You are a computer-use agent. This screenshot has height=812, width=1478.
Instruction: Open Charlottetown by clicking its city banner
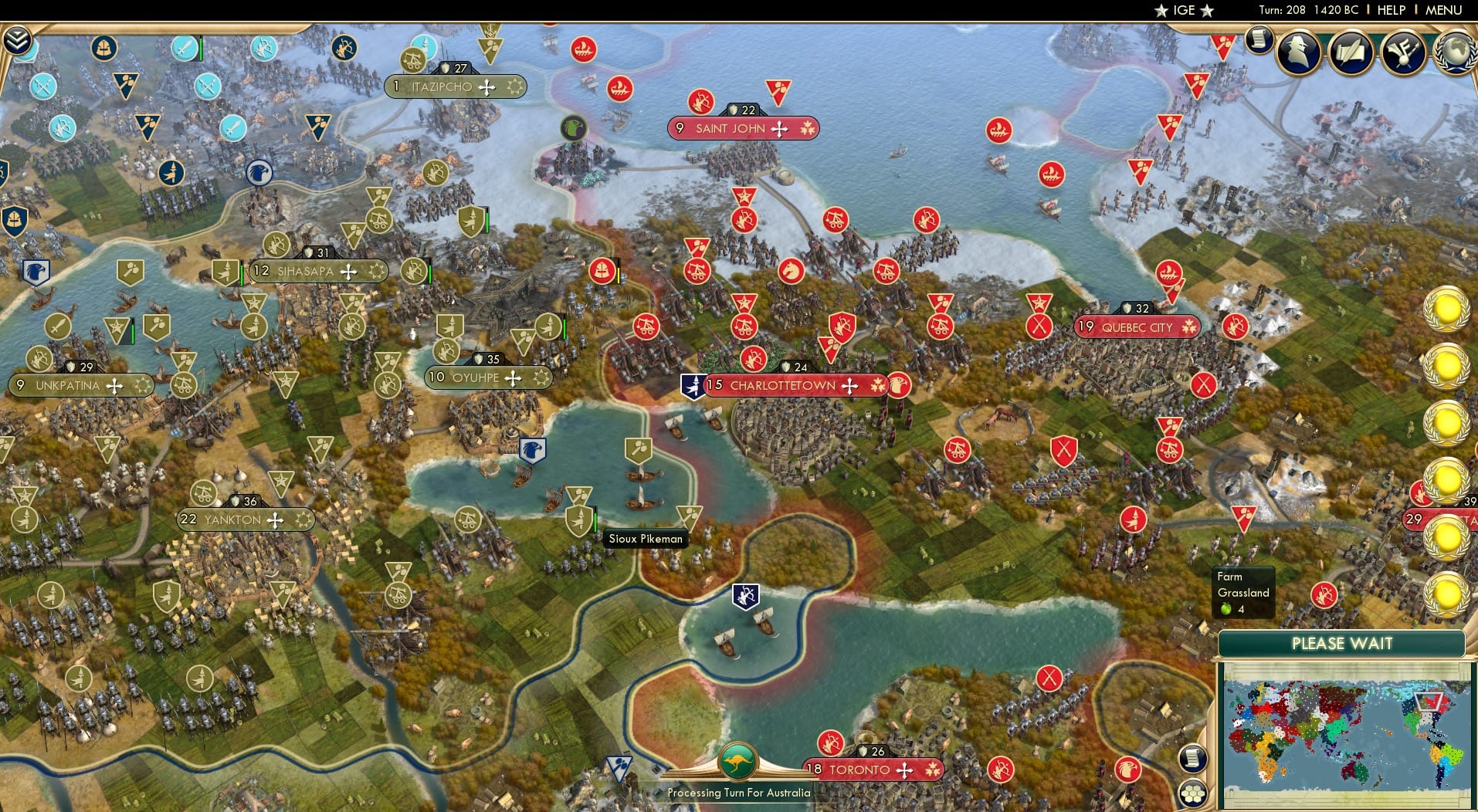782,384
